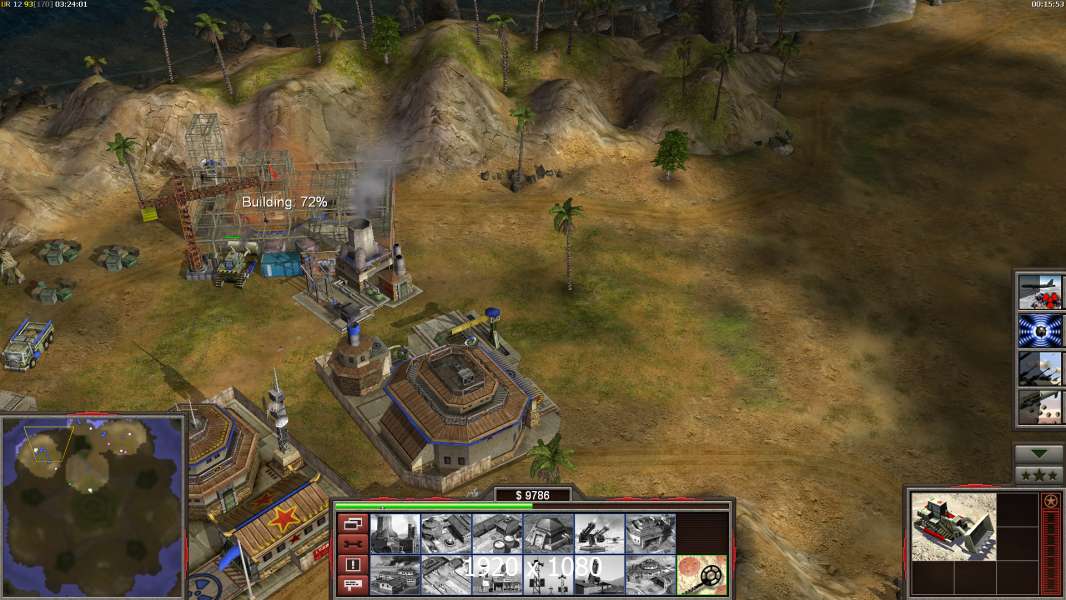This screenshot has height=600, width=1066.
Task: Activate the Carpet Bomb bomber power shortcut
Action: click(x=1040, y=291)
